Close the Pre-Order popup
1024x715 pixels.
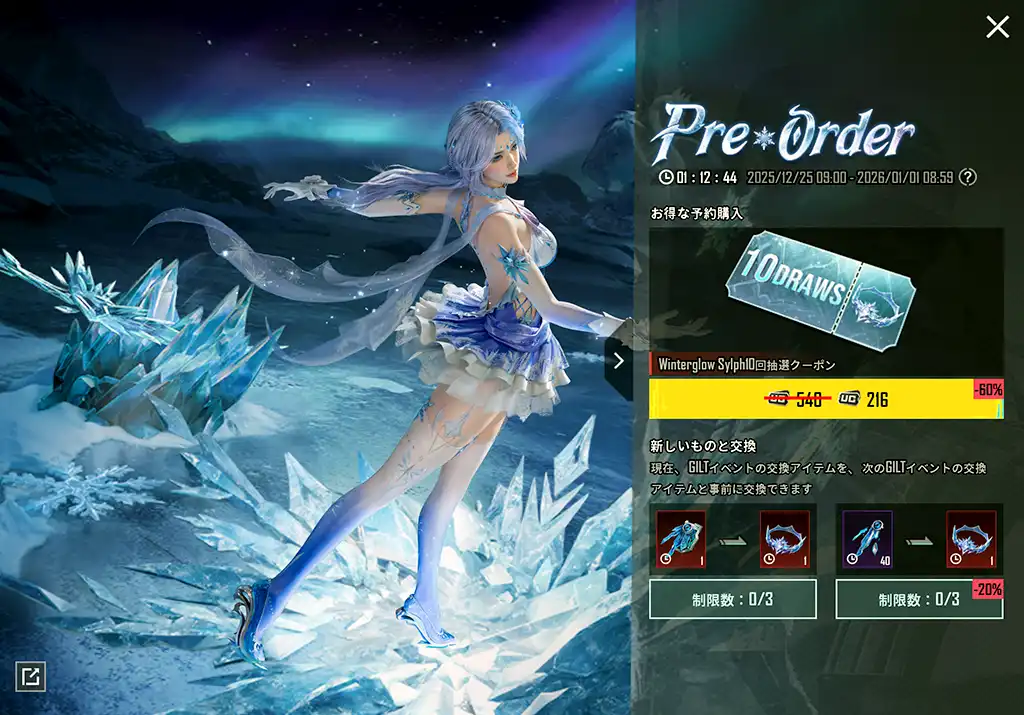(997, 27)
